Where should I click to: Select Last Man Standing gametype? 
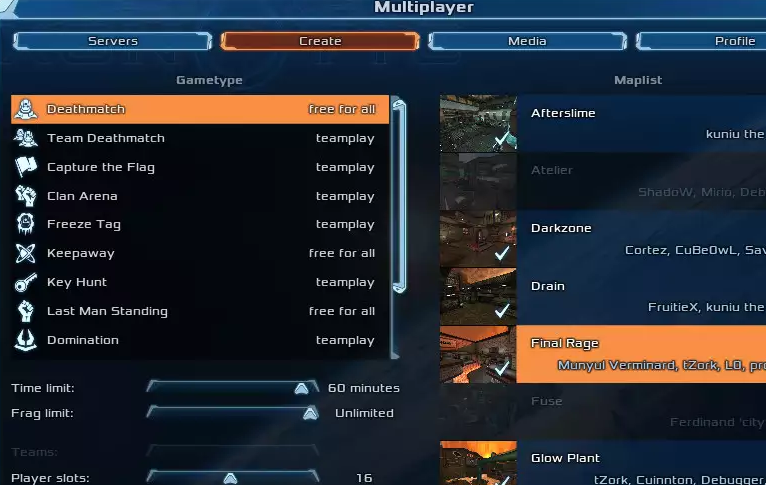click(200, 311)
